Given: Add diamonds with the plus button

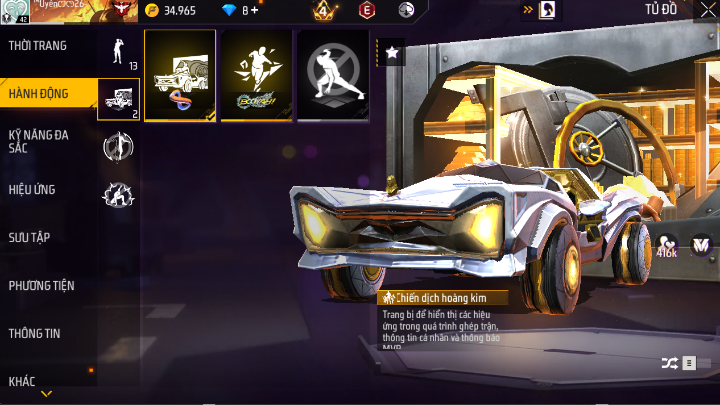Looking at the screenshot, I should (254, 11).
